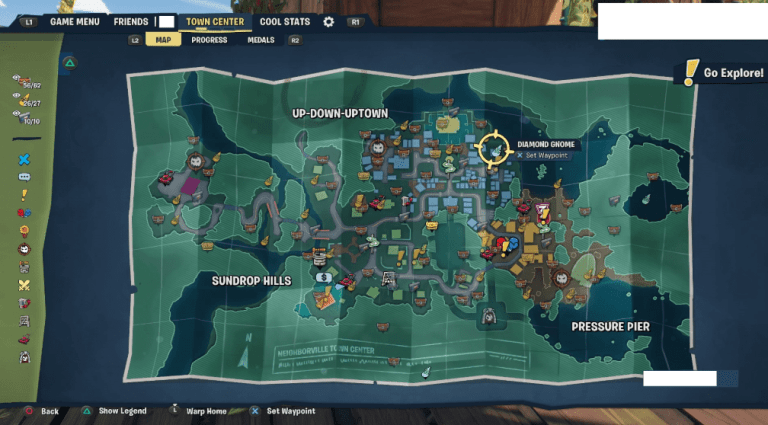The height and width of the screenshot is (425, 768).
Task: Select the blue X waypoint legend entry
Action: (24, 158)
